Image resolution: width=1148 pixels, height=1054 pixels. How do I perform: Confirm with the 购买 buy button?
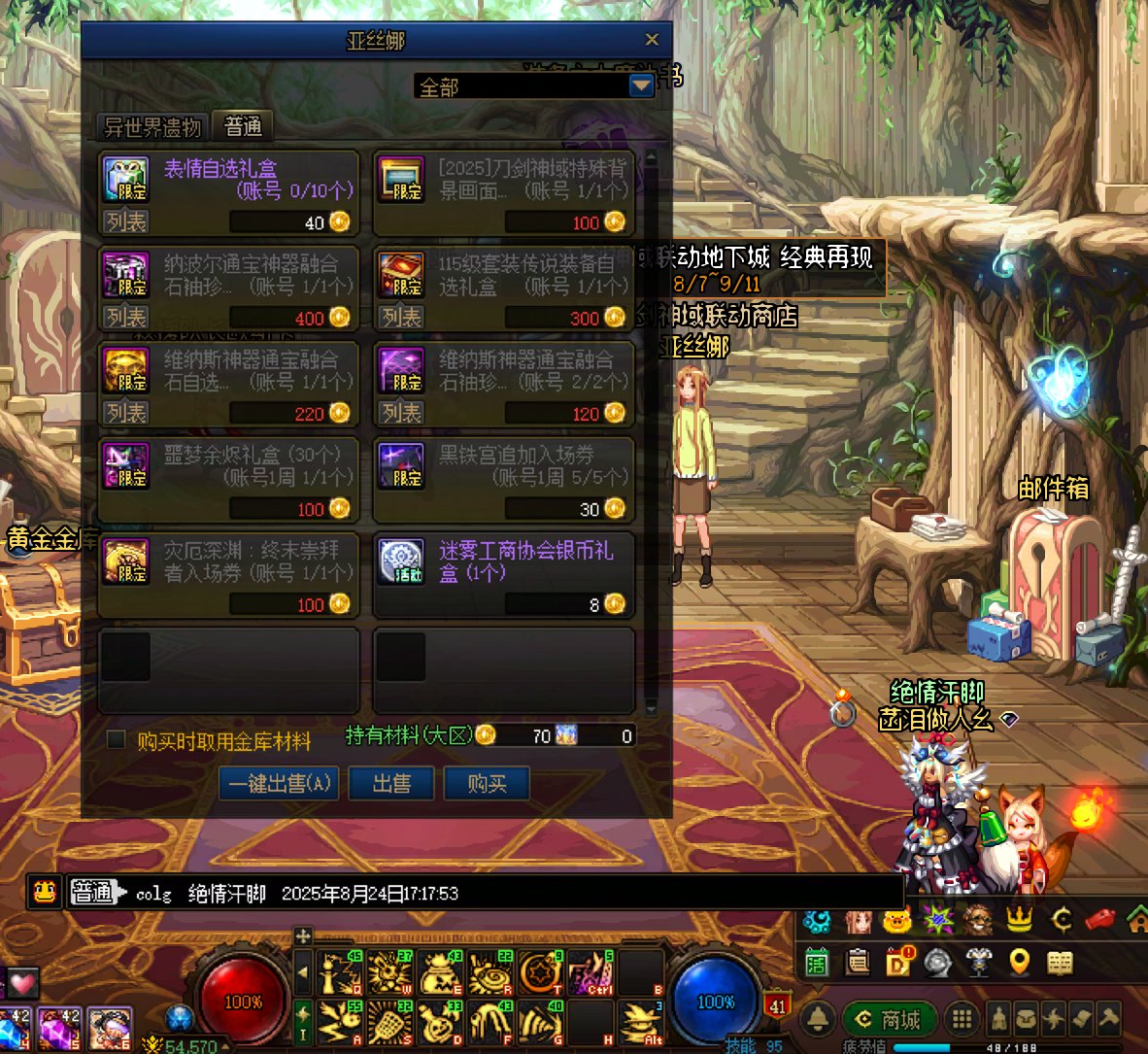pos(487,783)
